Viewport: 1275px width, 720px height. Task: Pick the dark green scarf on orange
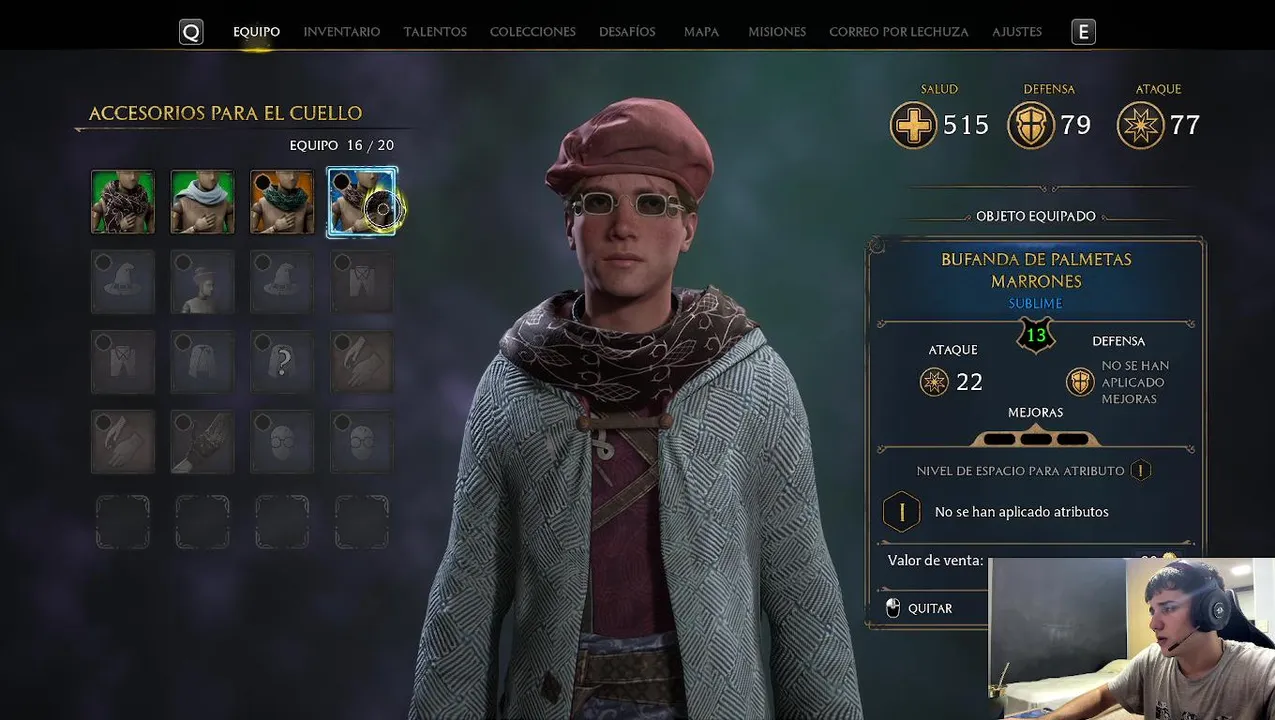(282, 202)
